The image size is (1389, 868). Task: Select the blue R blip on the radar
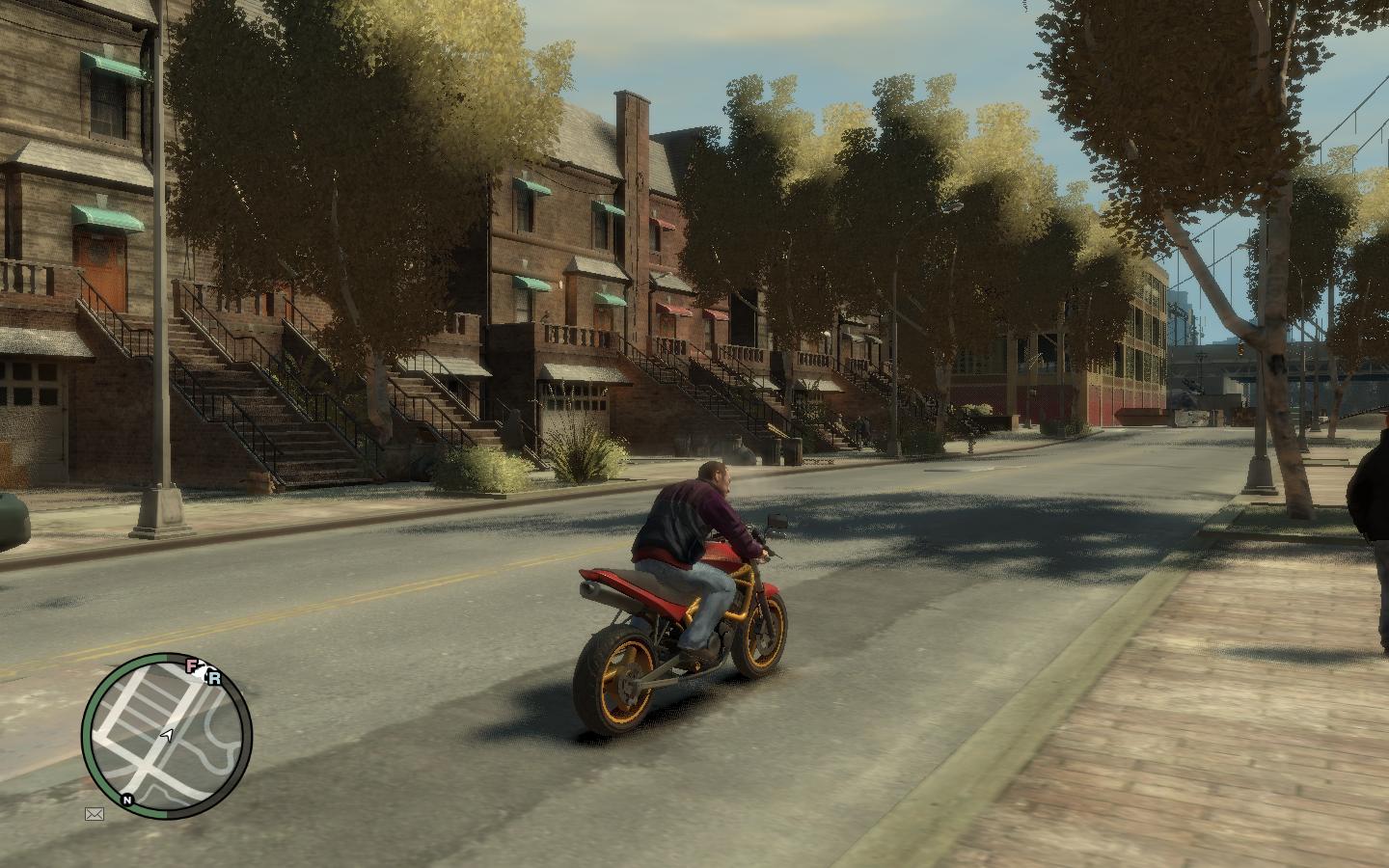pyautogui.click(x=214, y=678)
